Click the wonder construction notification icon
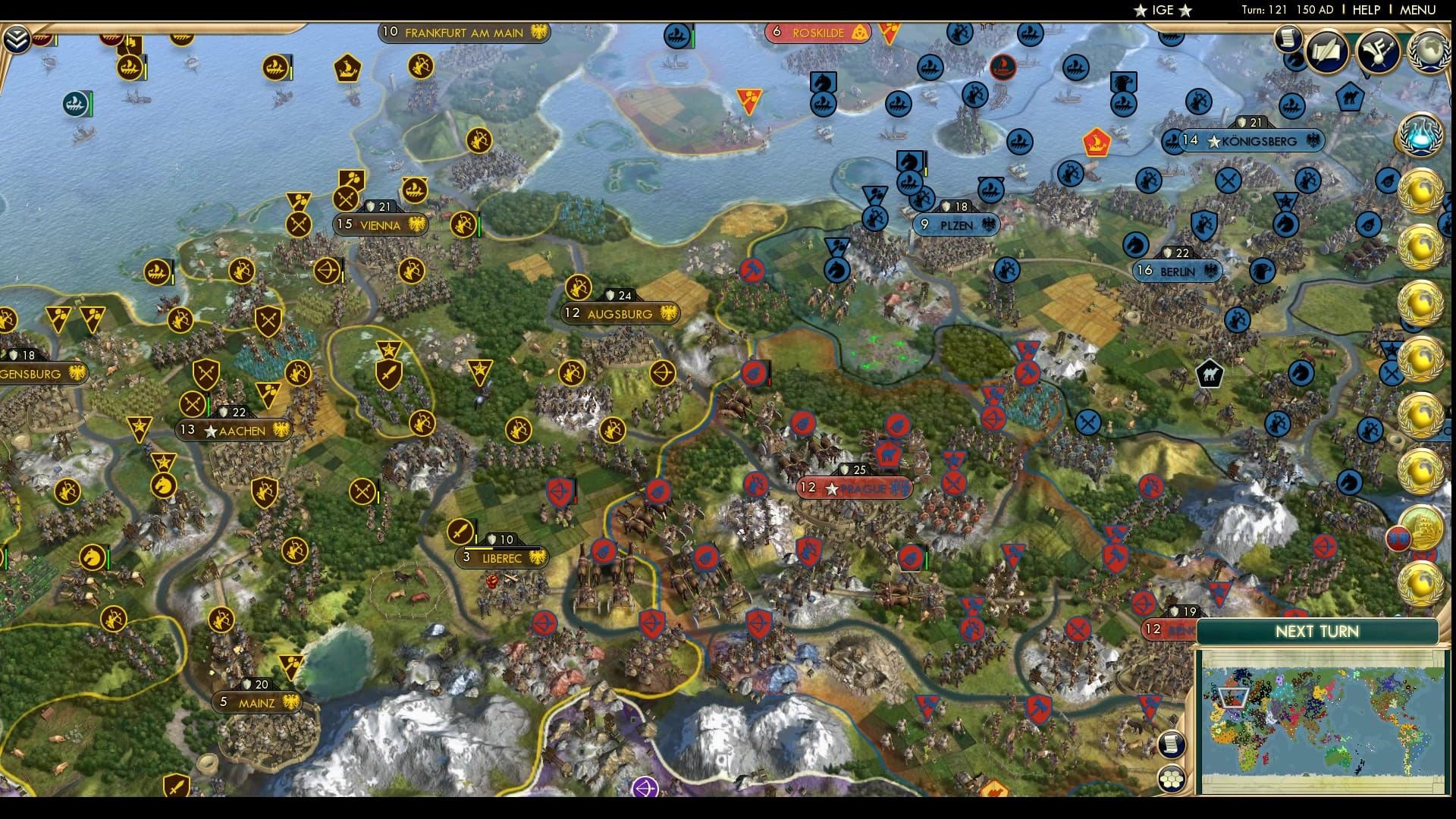The image size is (1456, 819). tap(1426, 529)
